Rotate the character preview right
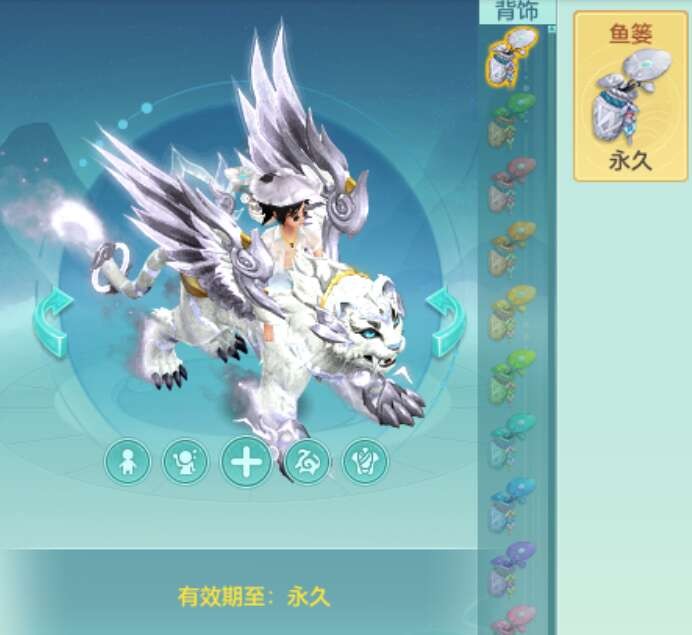Screen dimensions: 692x635 [444, 320]
